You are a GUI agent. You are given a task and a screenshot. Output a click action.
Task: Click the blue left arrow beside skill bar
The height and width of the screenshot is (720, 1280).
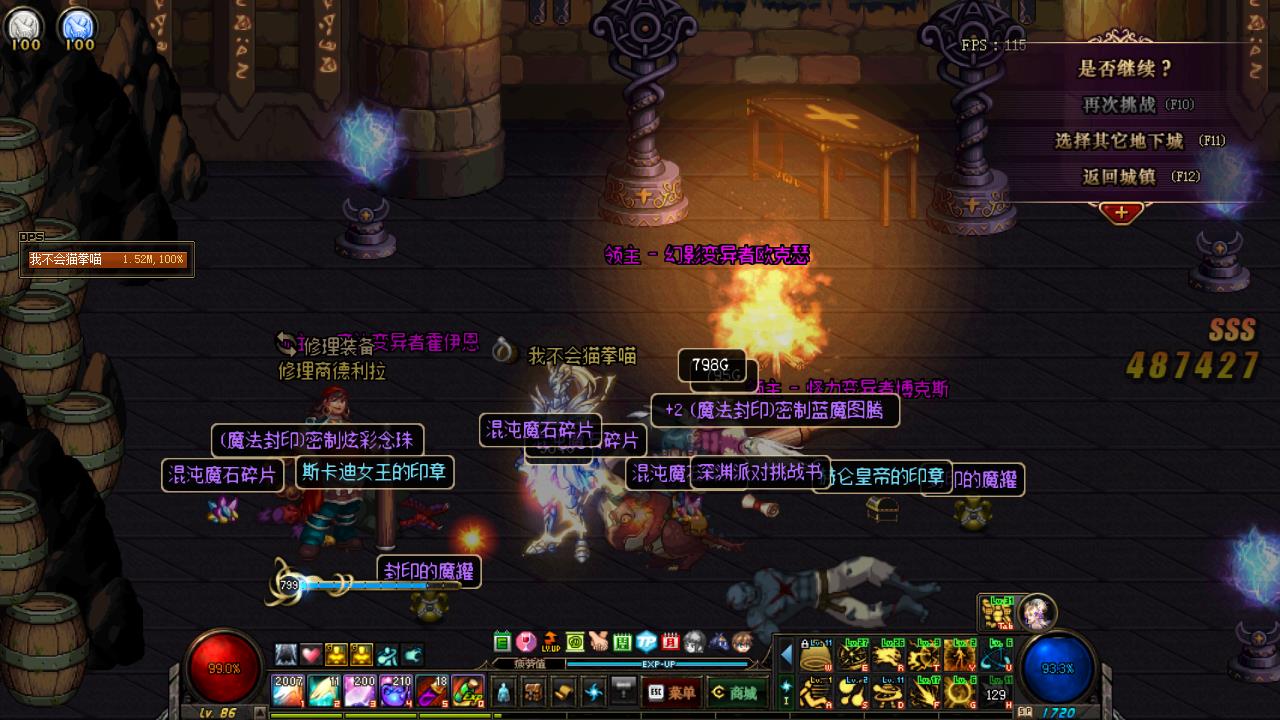(786, 655)
